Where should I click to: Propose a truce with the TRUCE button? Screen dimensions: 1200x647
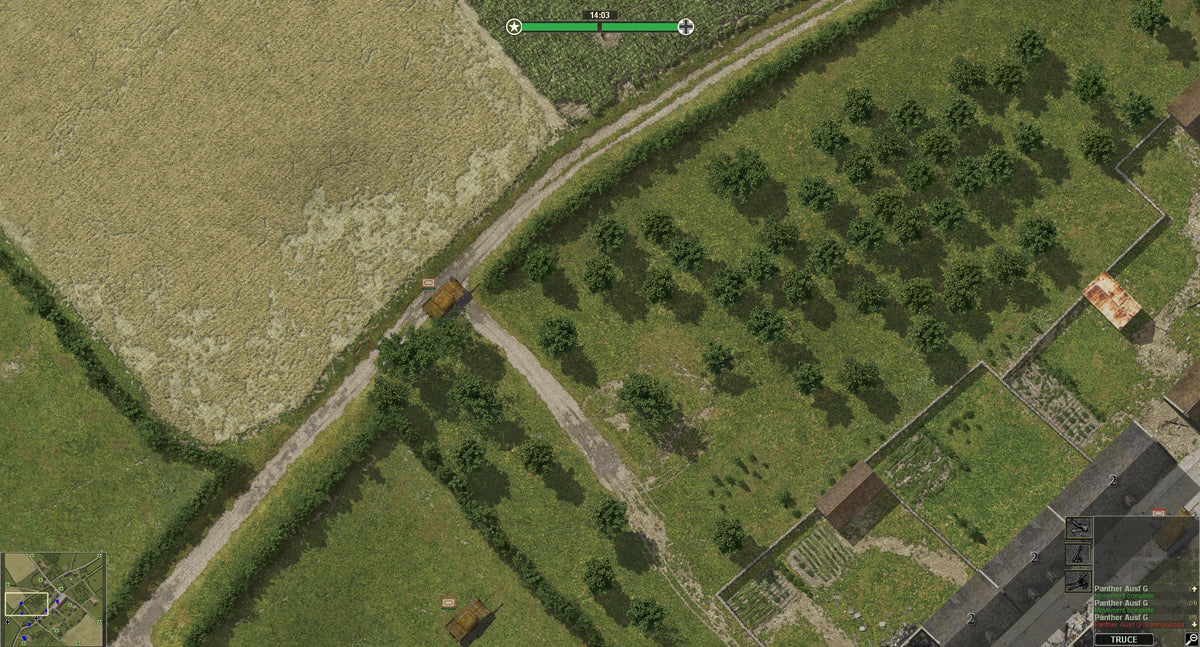(x=1124, y=639)
